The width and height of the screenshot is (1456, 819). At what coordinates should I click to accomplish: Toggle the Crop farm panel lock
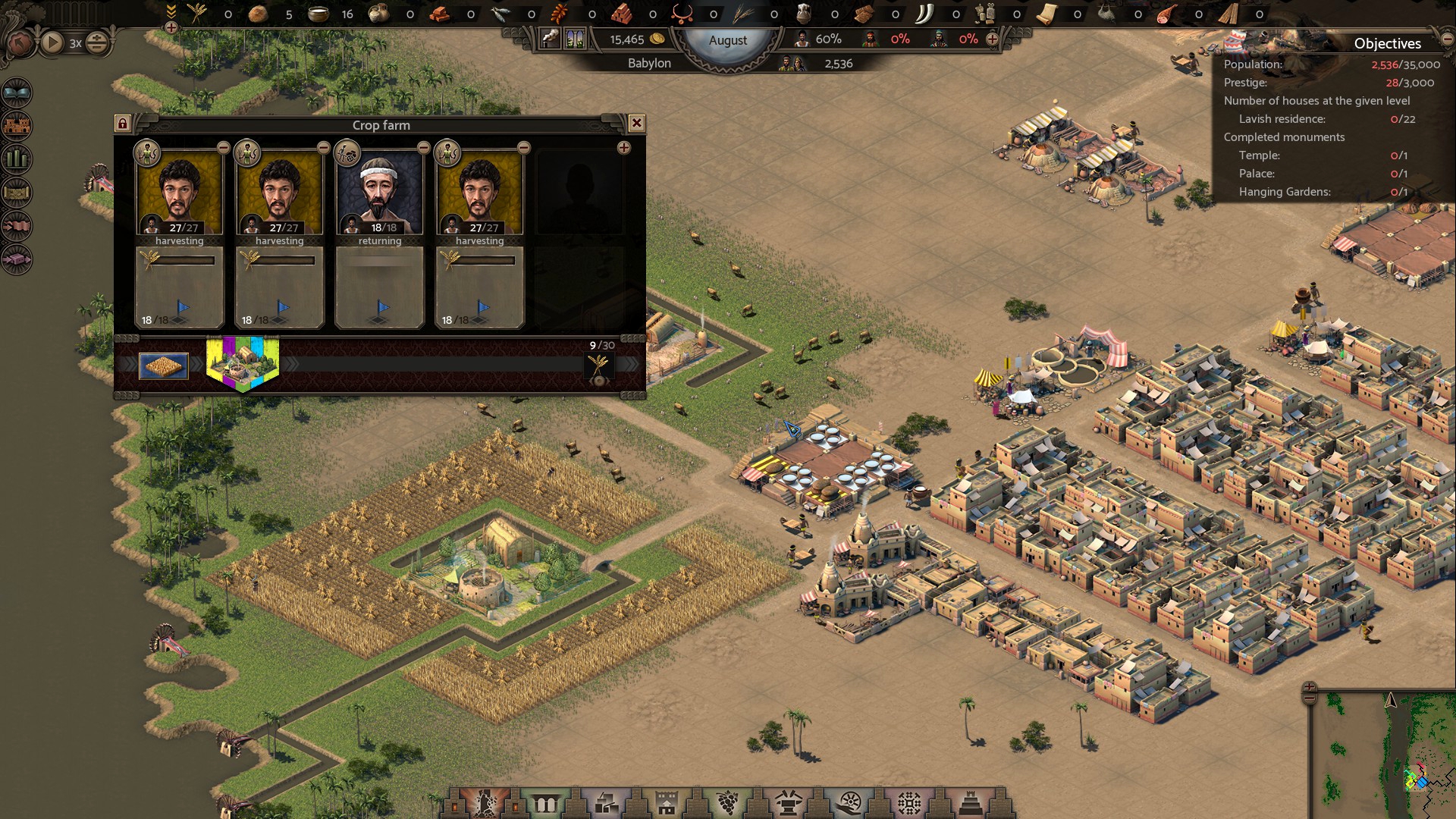[123, 123]
